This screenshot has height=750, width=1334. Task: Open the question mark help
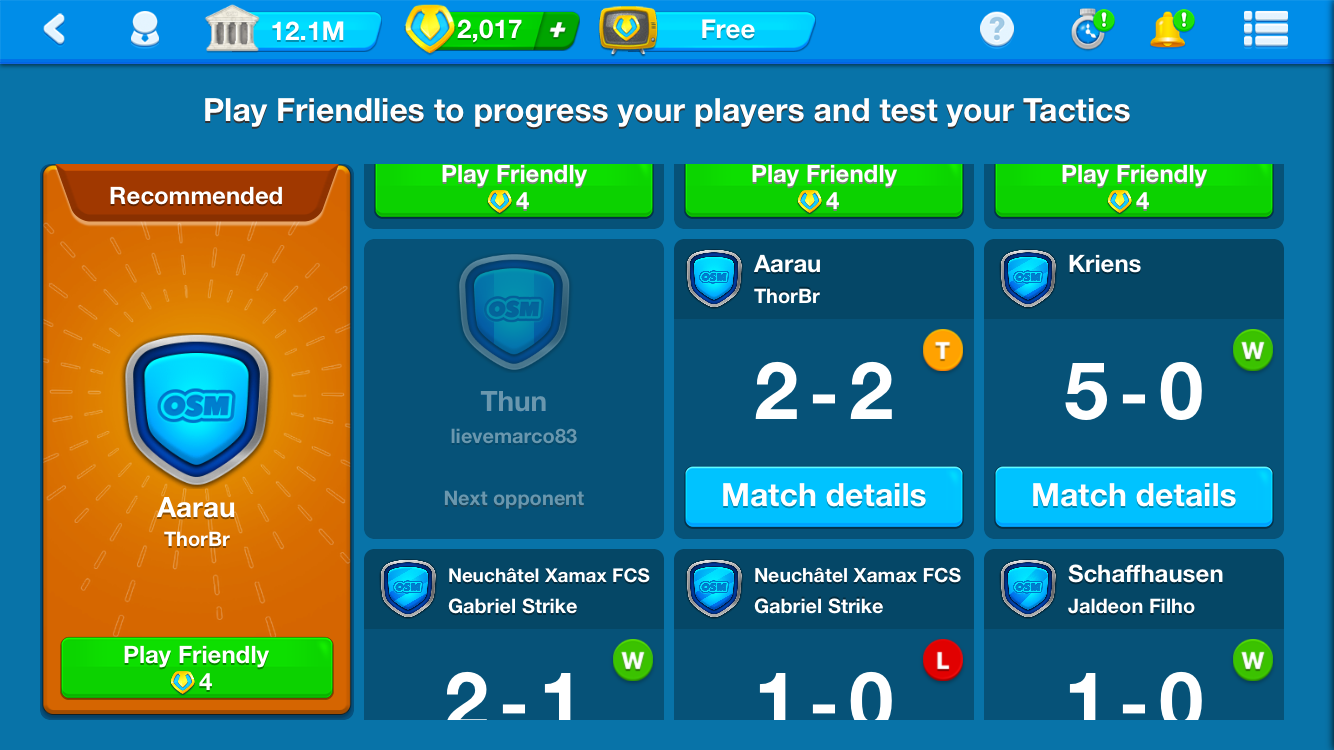(x=996, y=30)
